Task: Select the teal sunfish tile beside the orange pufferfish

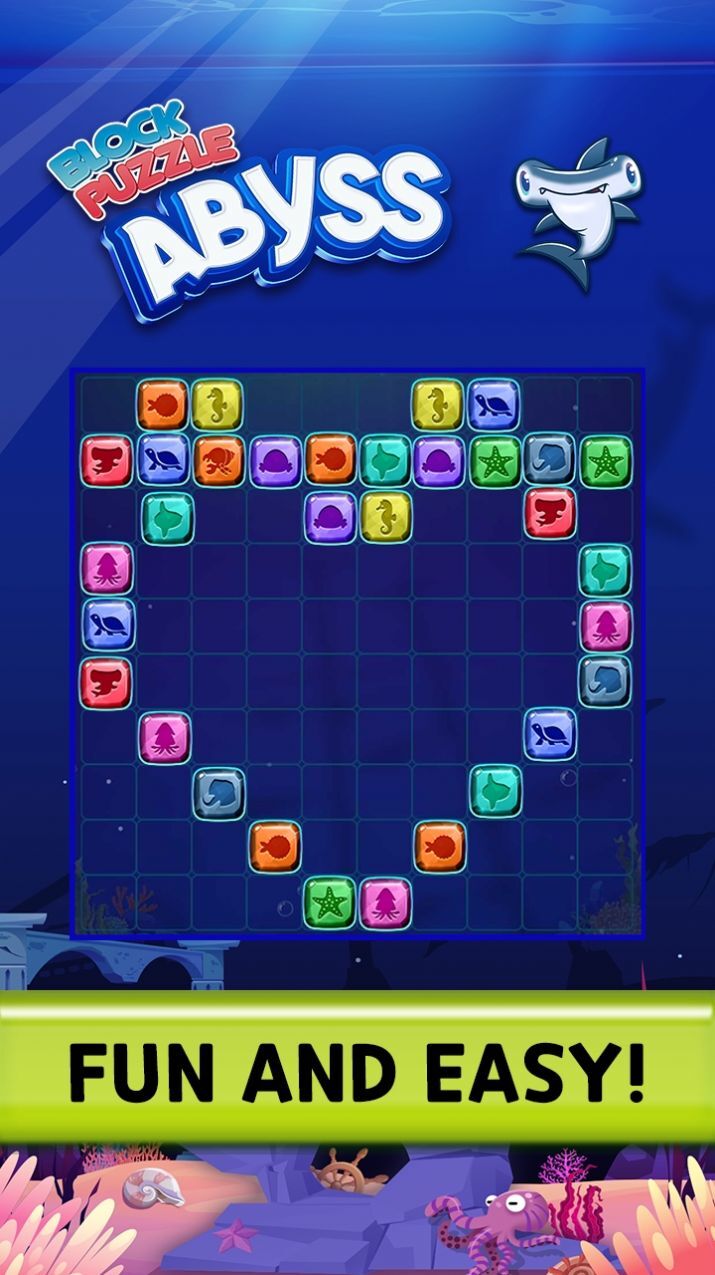Action: click(x=384, y=459)
